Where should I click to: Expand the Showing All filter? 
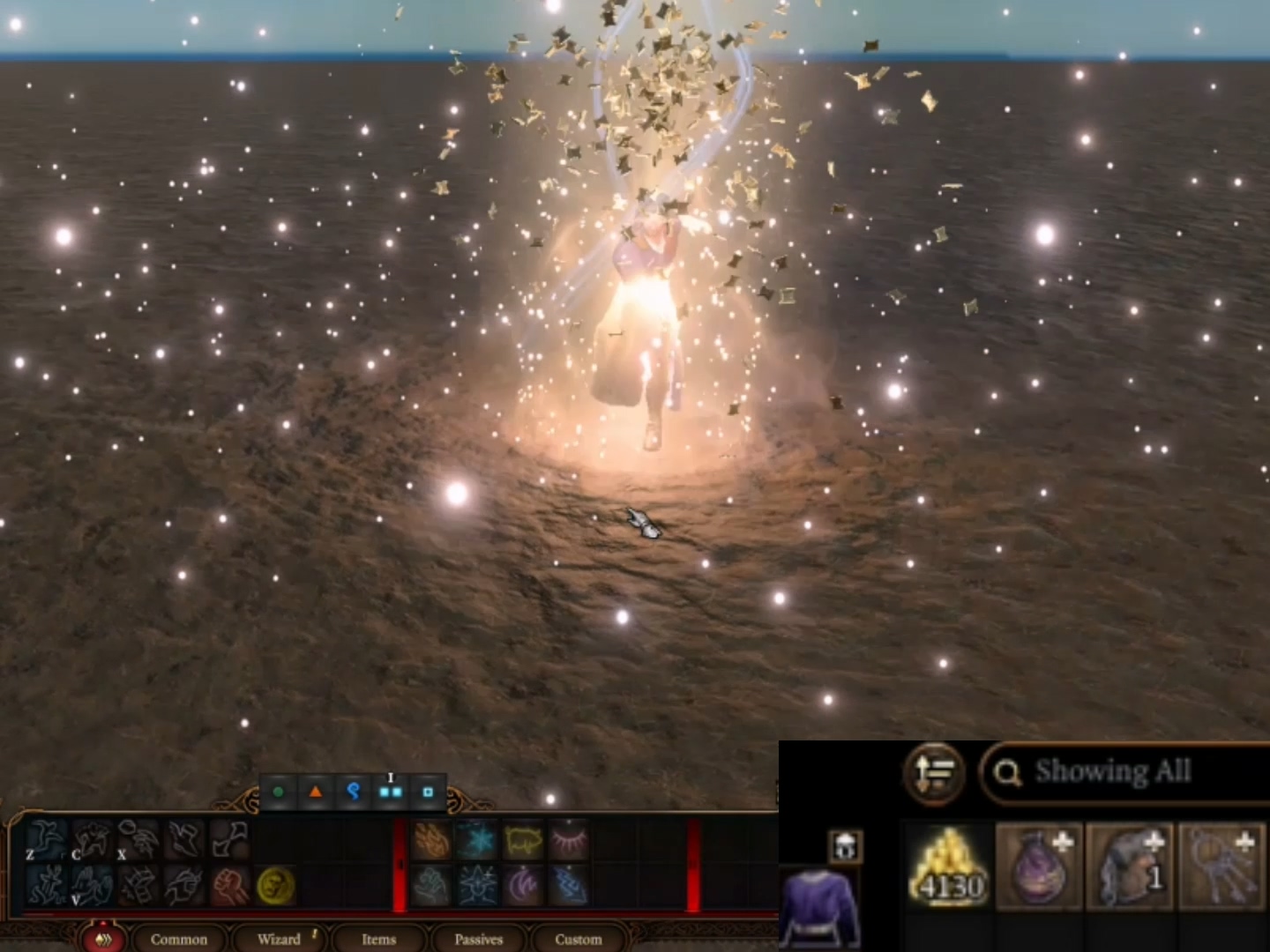[x=1114, y=773]
